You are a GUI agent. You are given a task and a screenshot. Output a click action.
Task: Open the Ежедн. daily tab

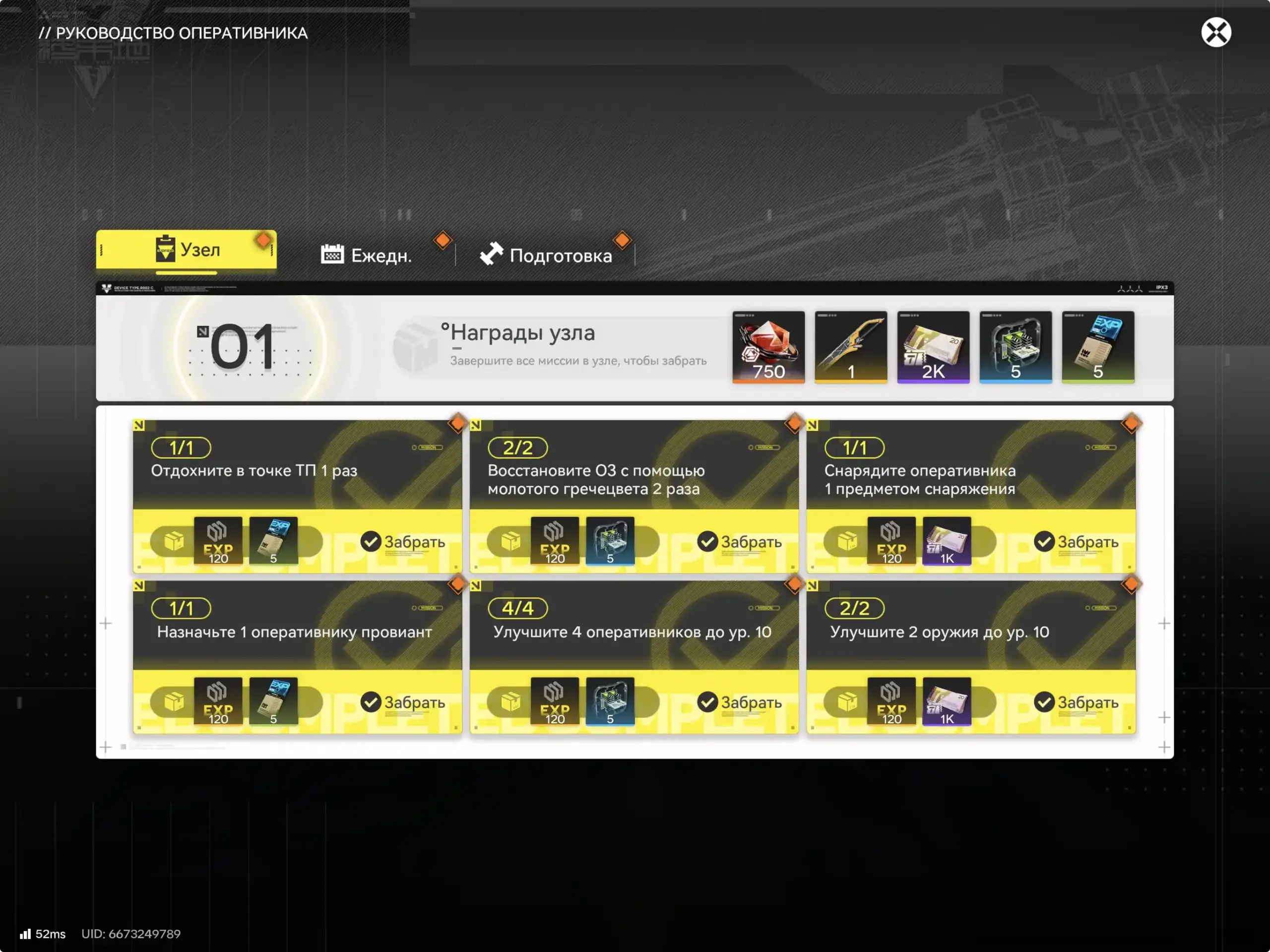click(366, 255)
